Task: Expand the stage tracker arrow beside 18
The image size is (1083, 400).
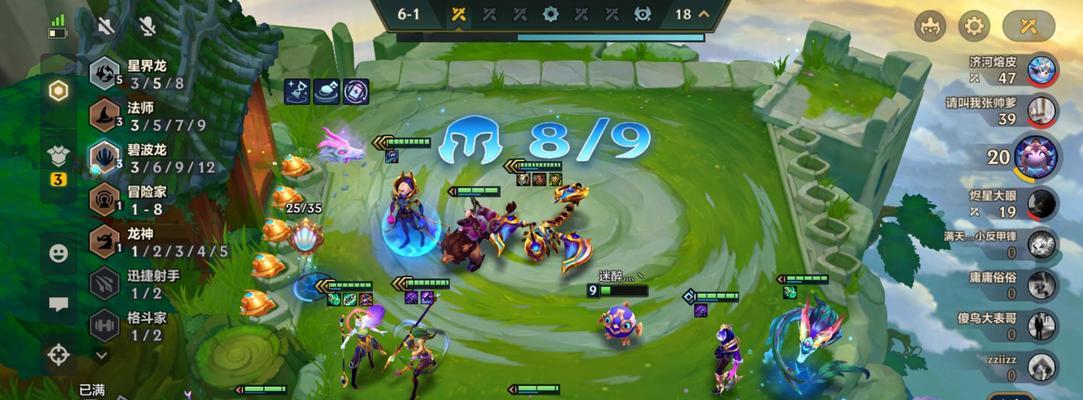Action: coord(704,14)
